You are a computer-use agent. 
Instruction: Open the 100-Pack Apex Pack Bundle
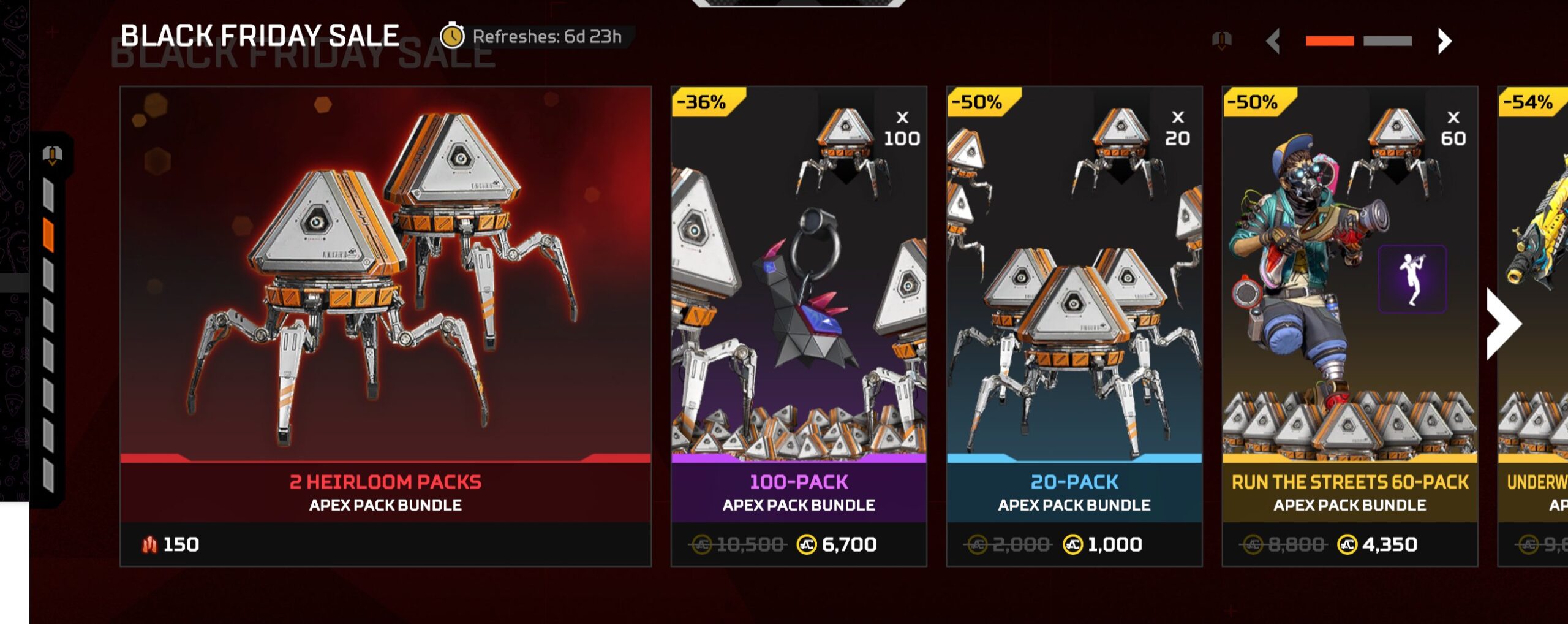click(798, 325)
